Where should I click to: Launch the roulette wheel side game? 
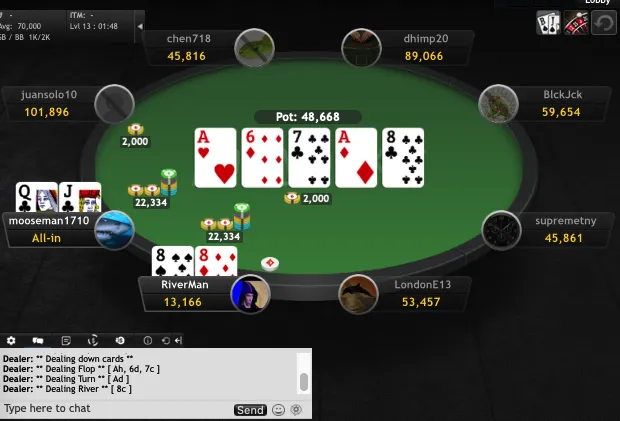(575, 22)
